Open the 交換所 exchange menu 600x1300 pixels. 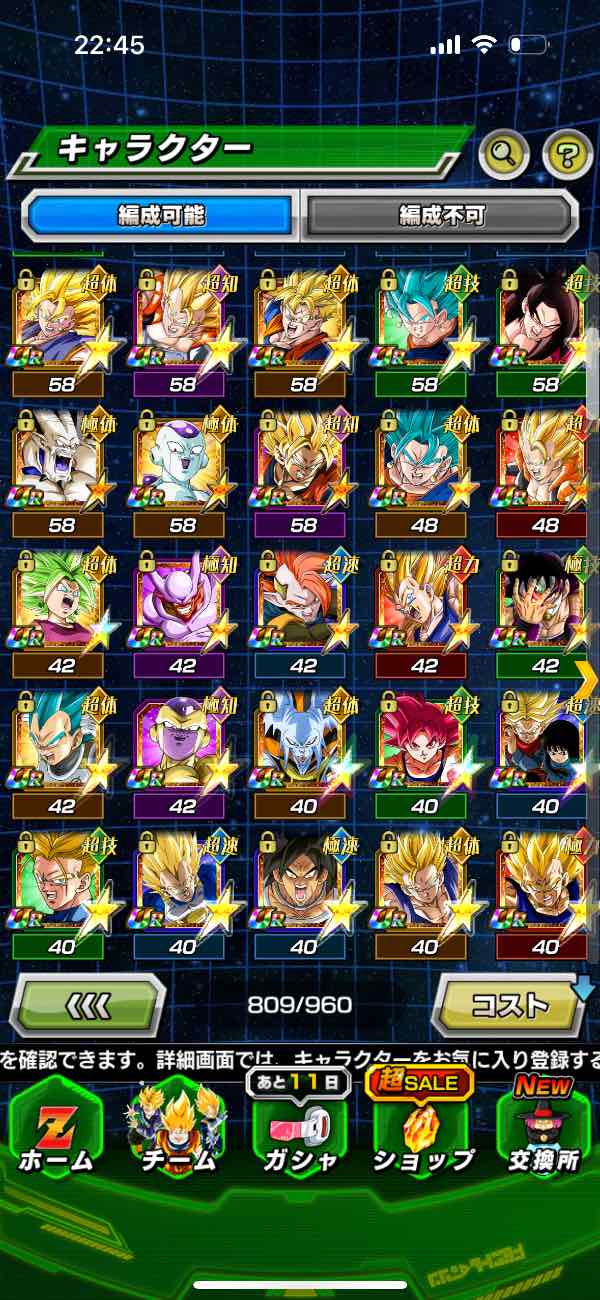[x=544, y=1130]
